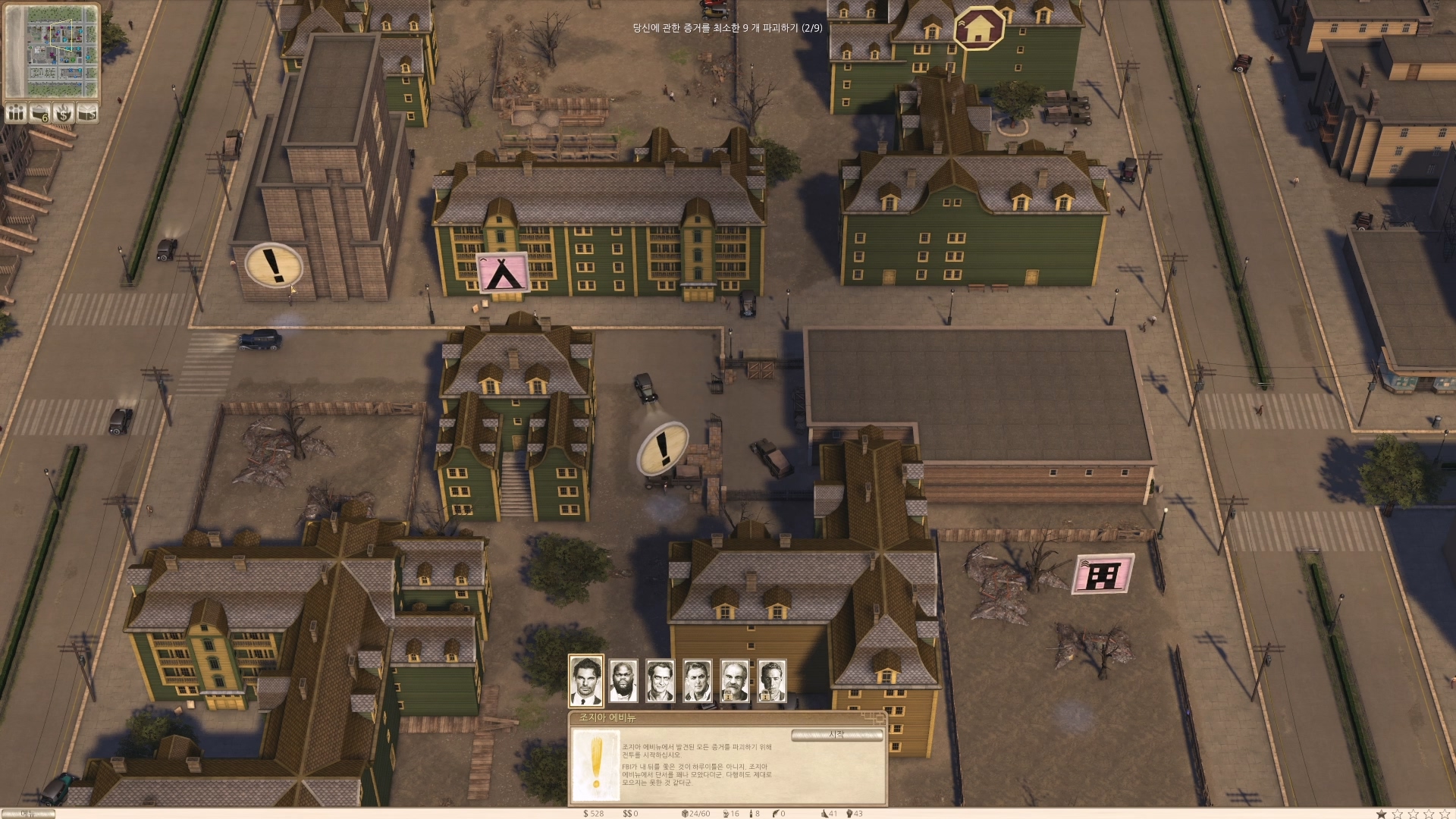Screen dimensions: 1456x819
Task: Open the ledger book icon
Action: 88,114
